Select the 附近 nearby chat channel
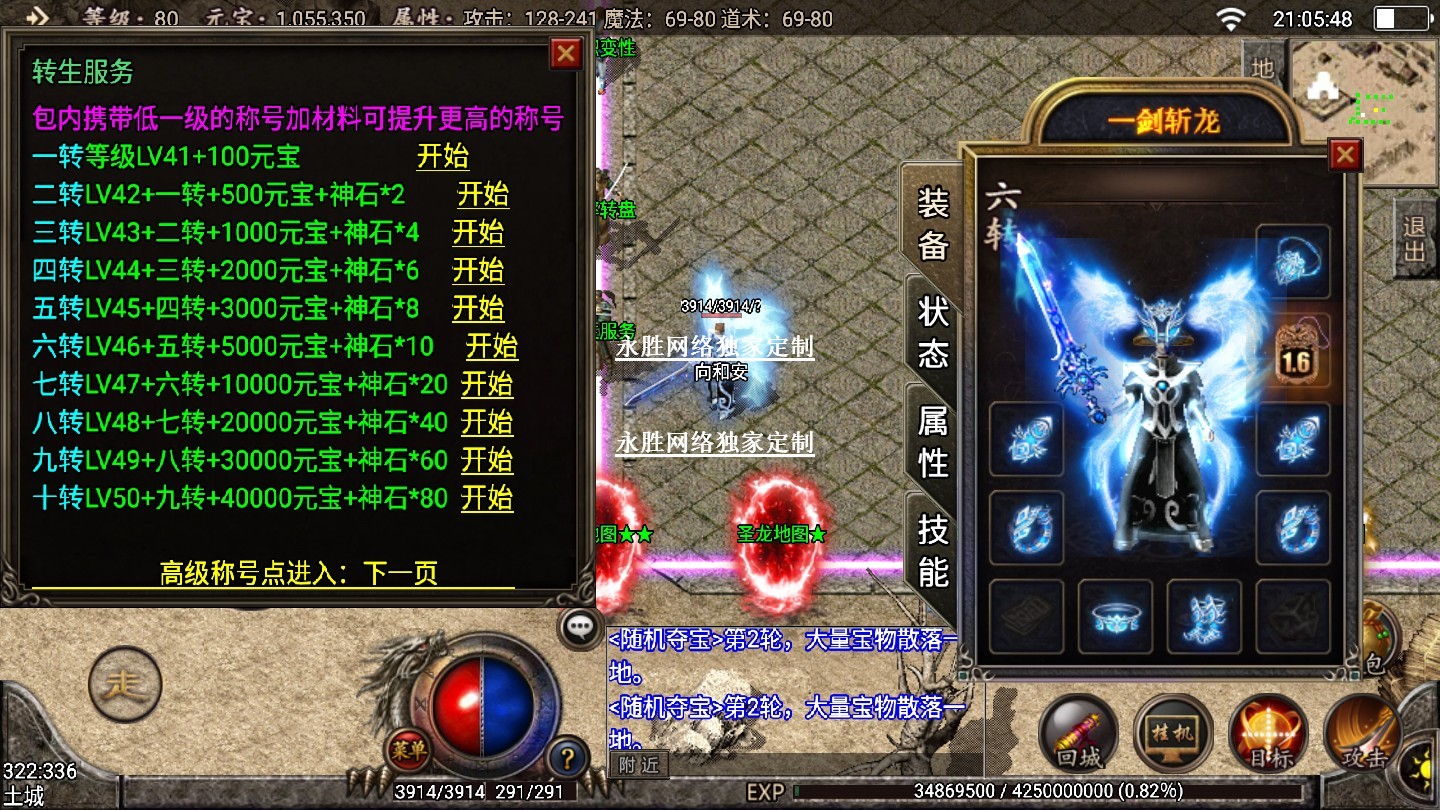This screenshot has height=810, width=1440. (638, 765)
